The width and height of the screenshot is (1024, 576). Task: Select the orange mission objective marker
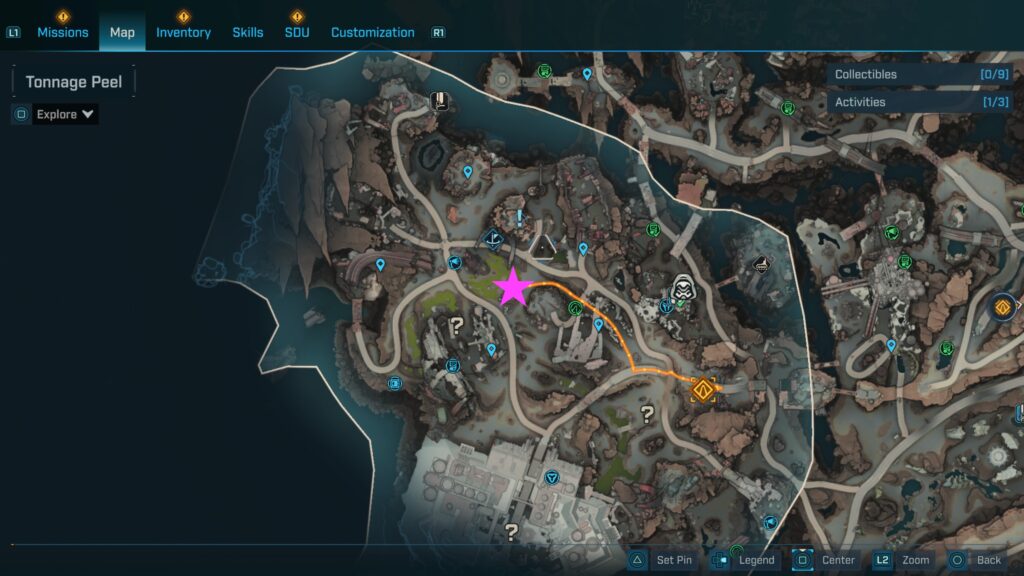point(704,389)
